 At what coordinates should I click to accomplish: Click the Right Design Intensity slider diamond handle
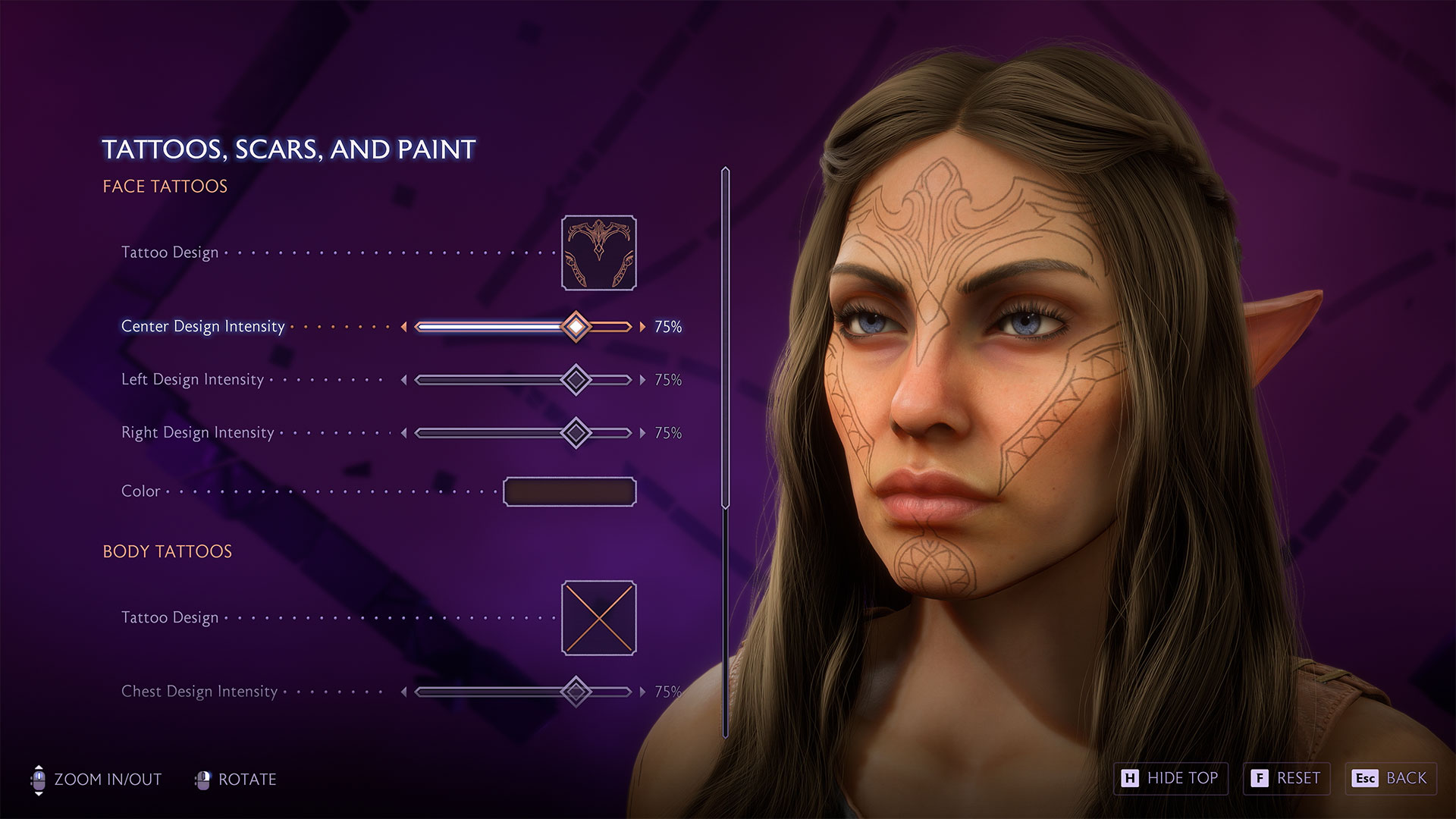coord(578,433)
